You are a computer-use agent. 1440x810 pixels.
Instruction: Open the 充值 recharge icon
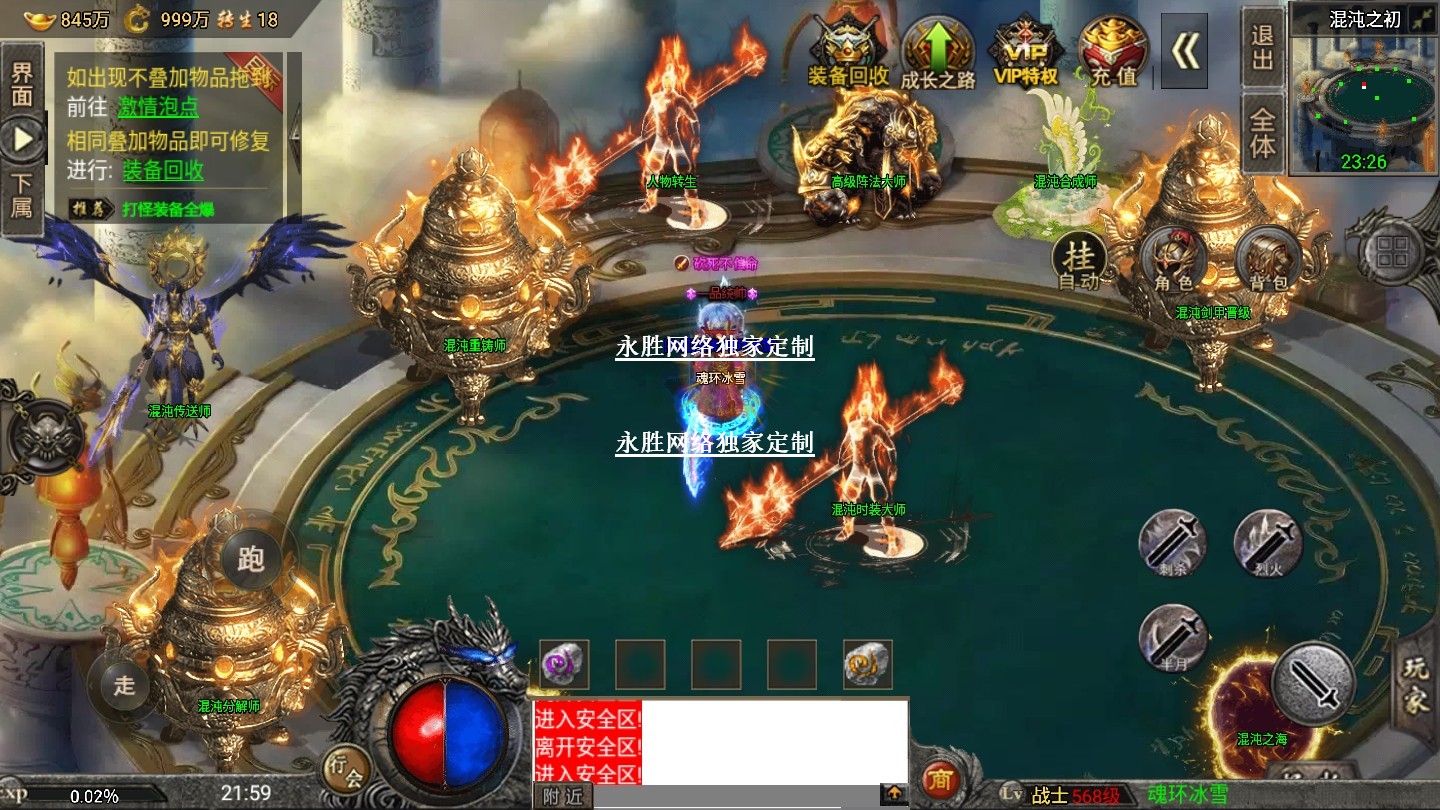pyautogui.click(x=1112, y=52)
